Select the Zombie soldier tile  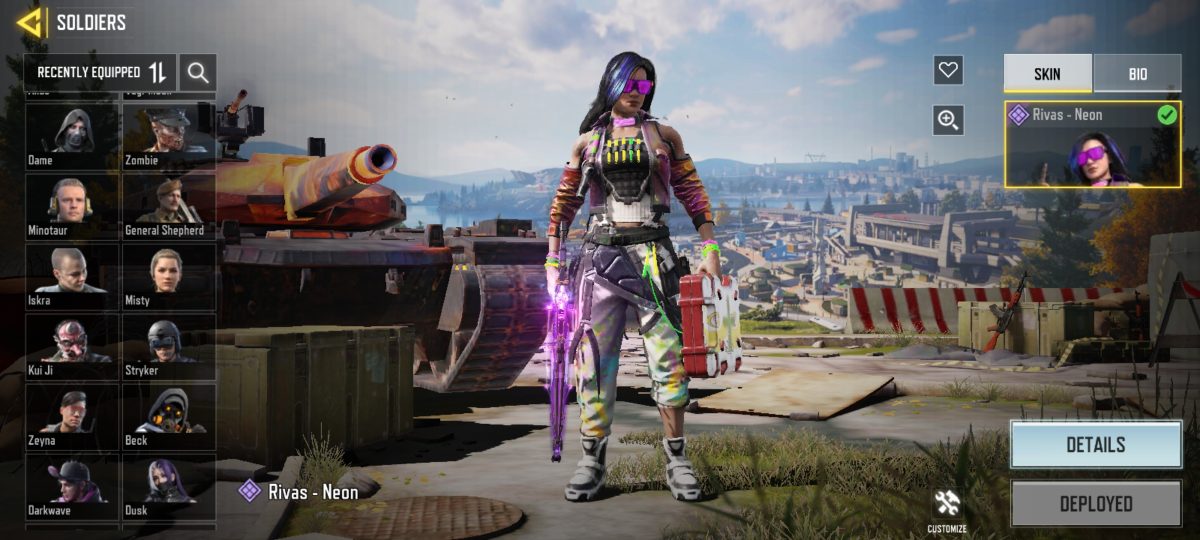point(168,135)
